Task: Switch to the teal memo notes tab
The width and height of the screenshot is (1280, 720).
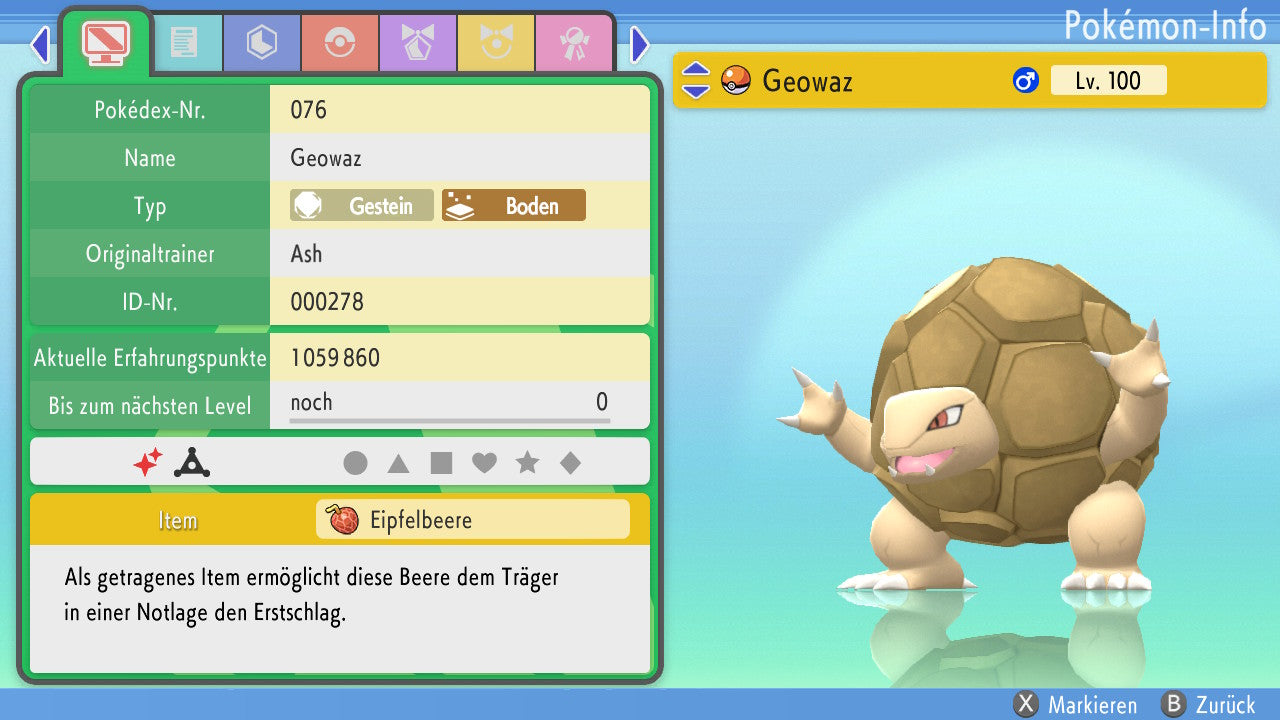Action: [x=184, y=42]
